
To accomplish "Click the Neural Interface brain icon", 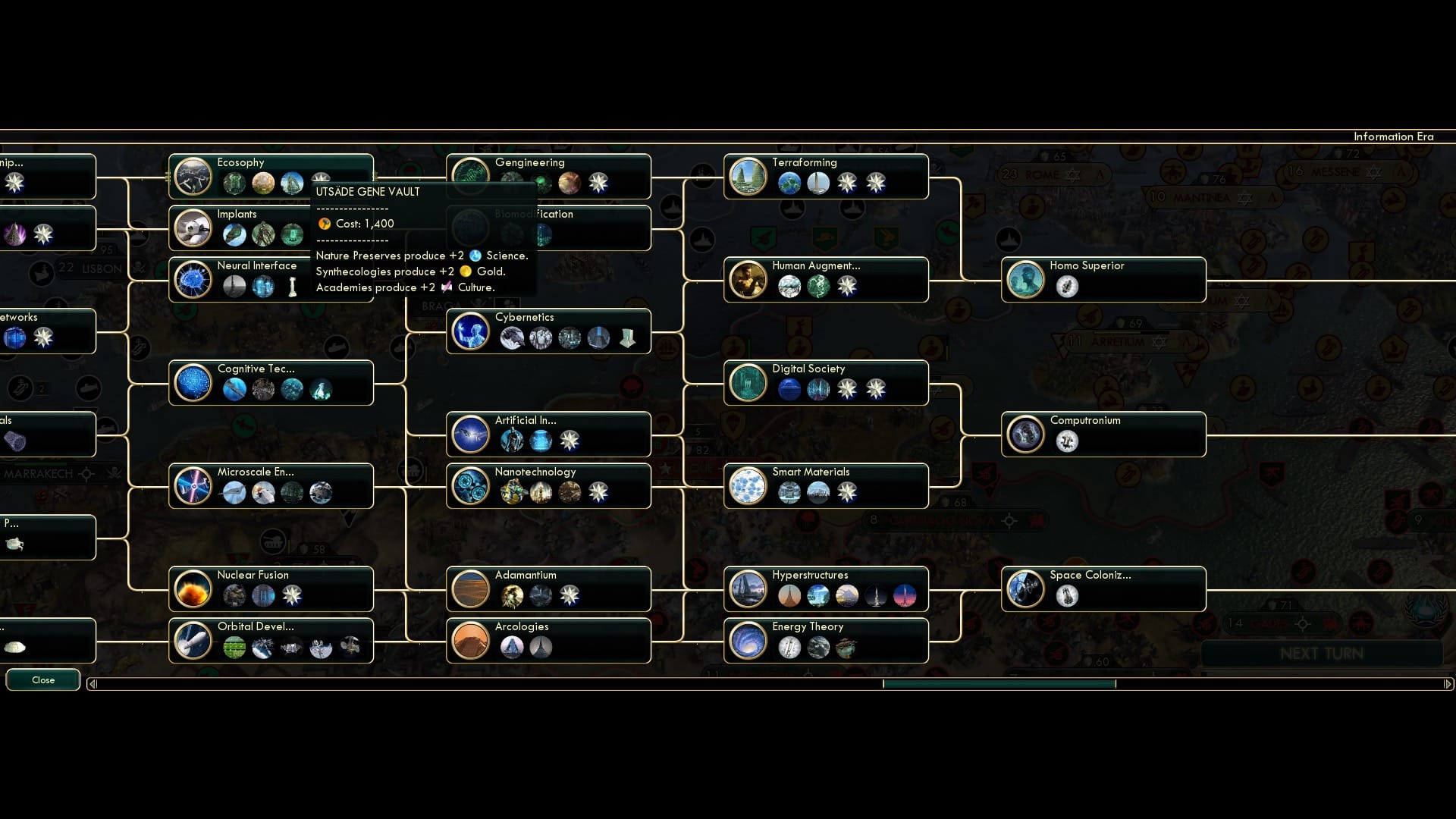I will pyautogui.click(x=193, y=279).
